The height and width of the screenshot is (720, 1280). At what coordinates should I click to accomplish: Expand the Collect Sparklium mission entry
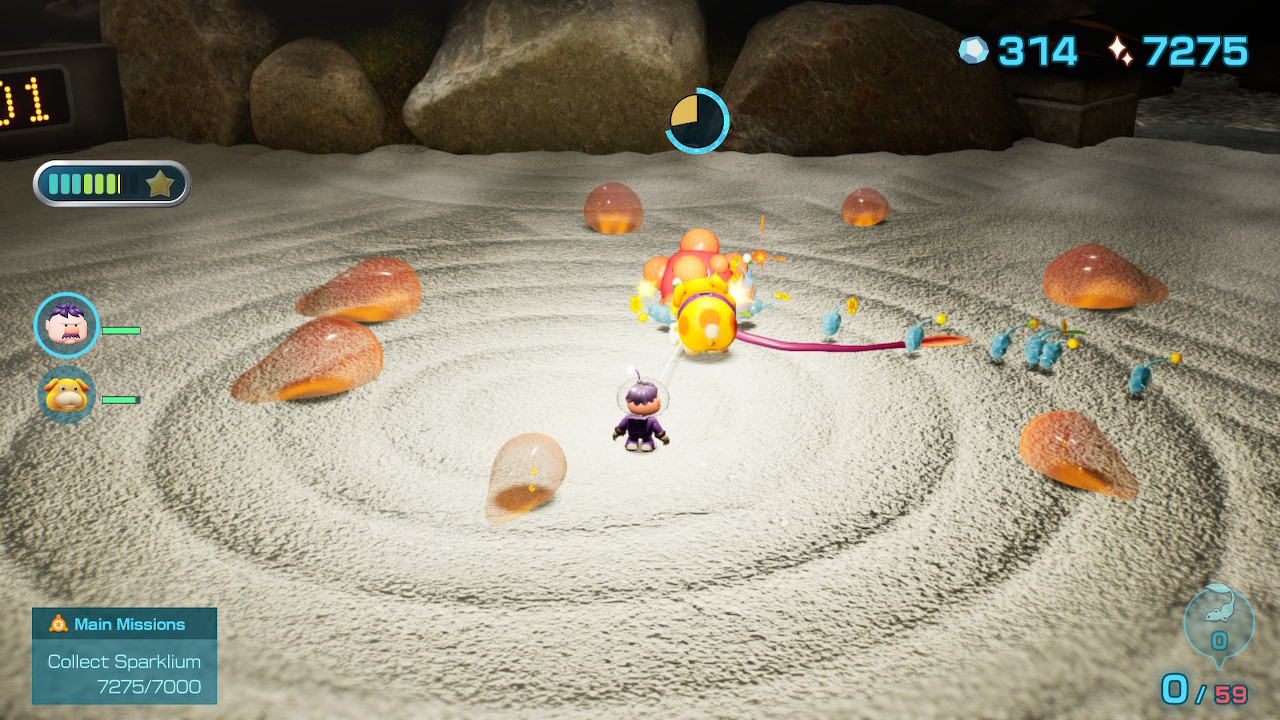click(x=122, y=662)
